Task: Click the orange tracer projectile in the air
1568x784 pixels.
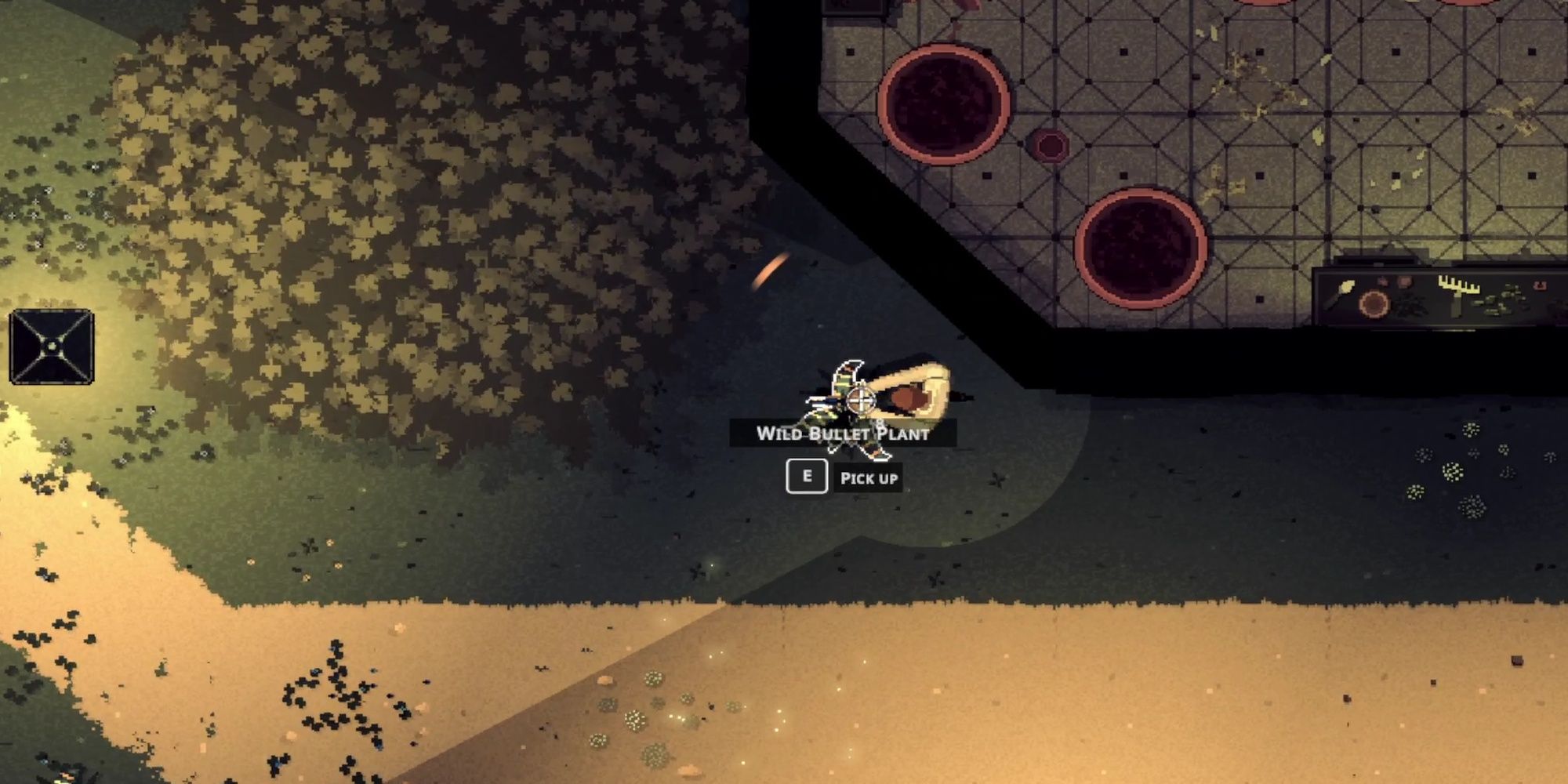Action: coord(772,270)
